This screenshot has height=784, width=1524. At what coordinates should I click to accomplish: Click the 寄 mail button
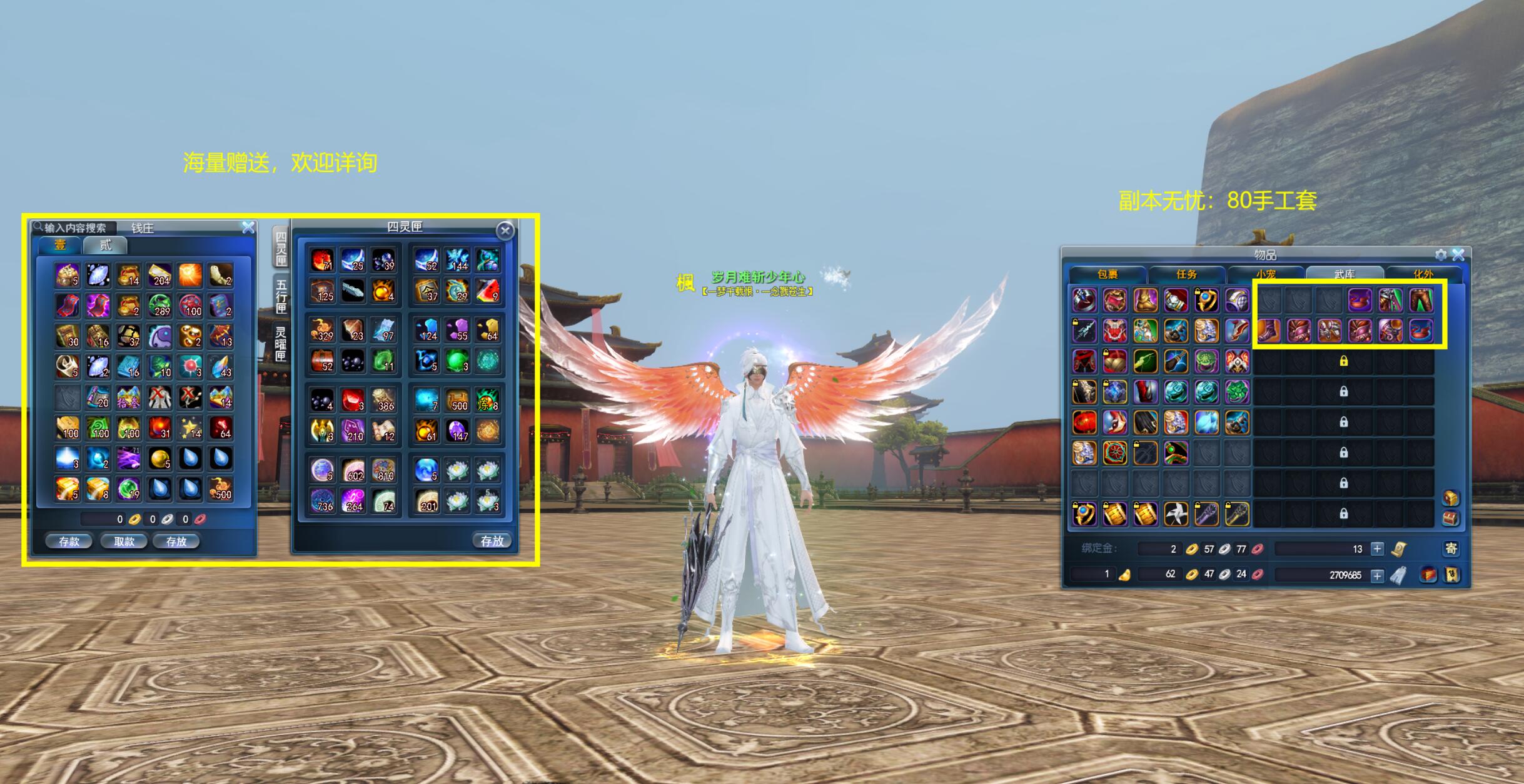[x=1451, y=549]
